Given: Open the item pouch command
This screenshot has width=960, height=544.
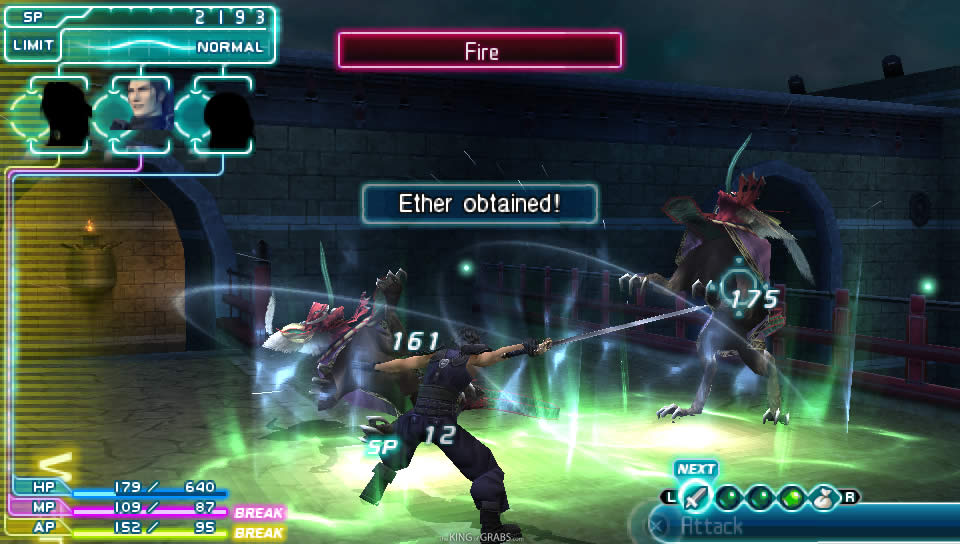Looking at the screenshot, I should point(825,496).
